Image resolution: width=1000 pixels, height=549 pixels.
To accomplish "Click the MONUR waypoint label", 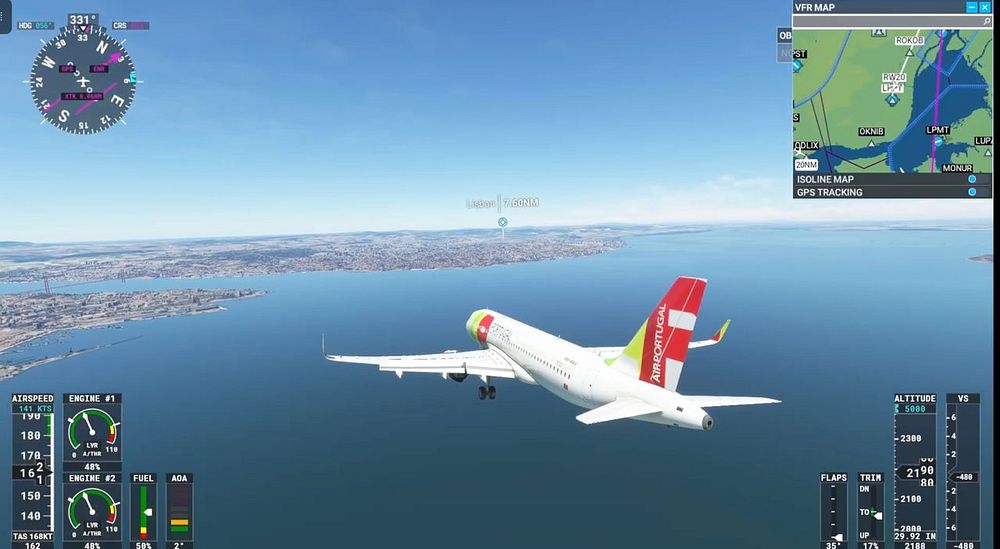I will coord(957,168).
